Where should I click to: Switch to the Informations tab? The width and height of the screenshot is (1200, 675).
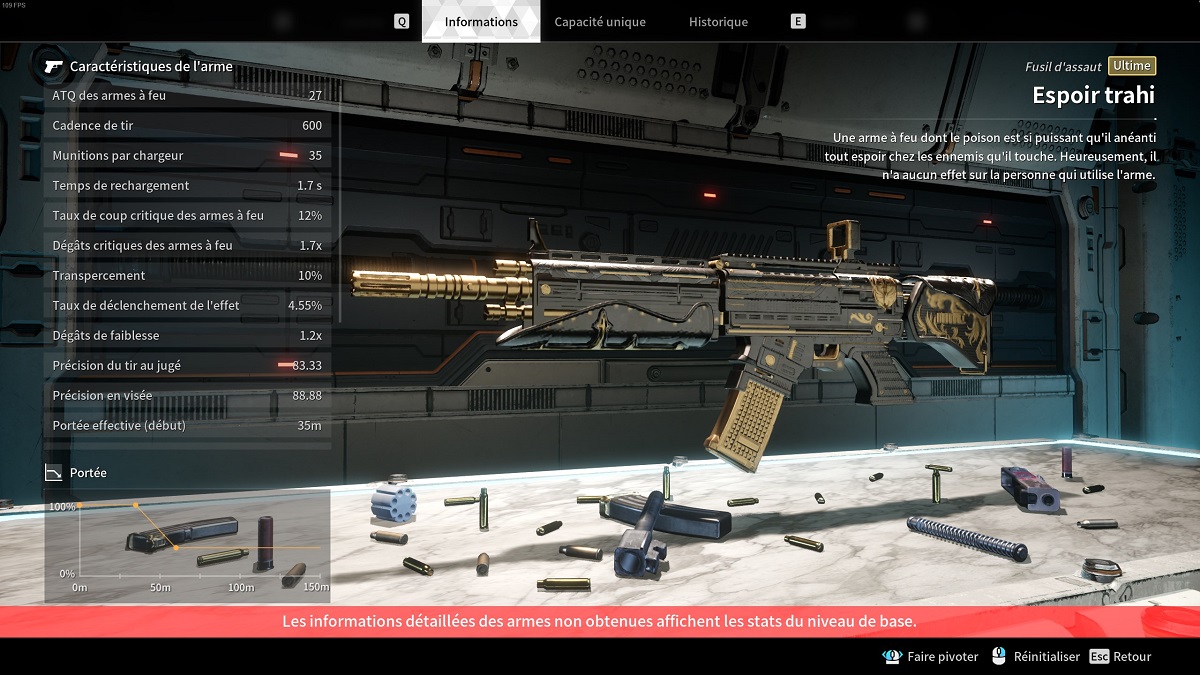coord(481,21)
